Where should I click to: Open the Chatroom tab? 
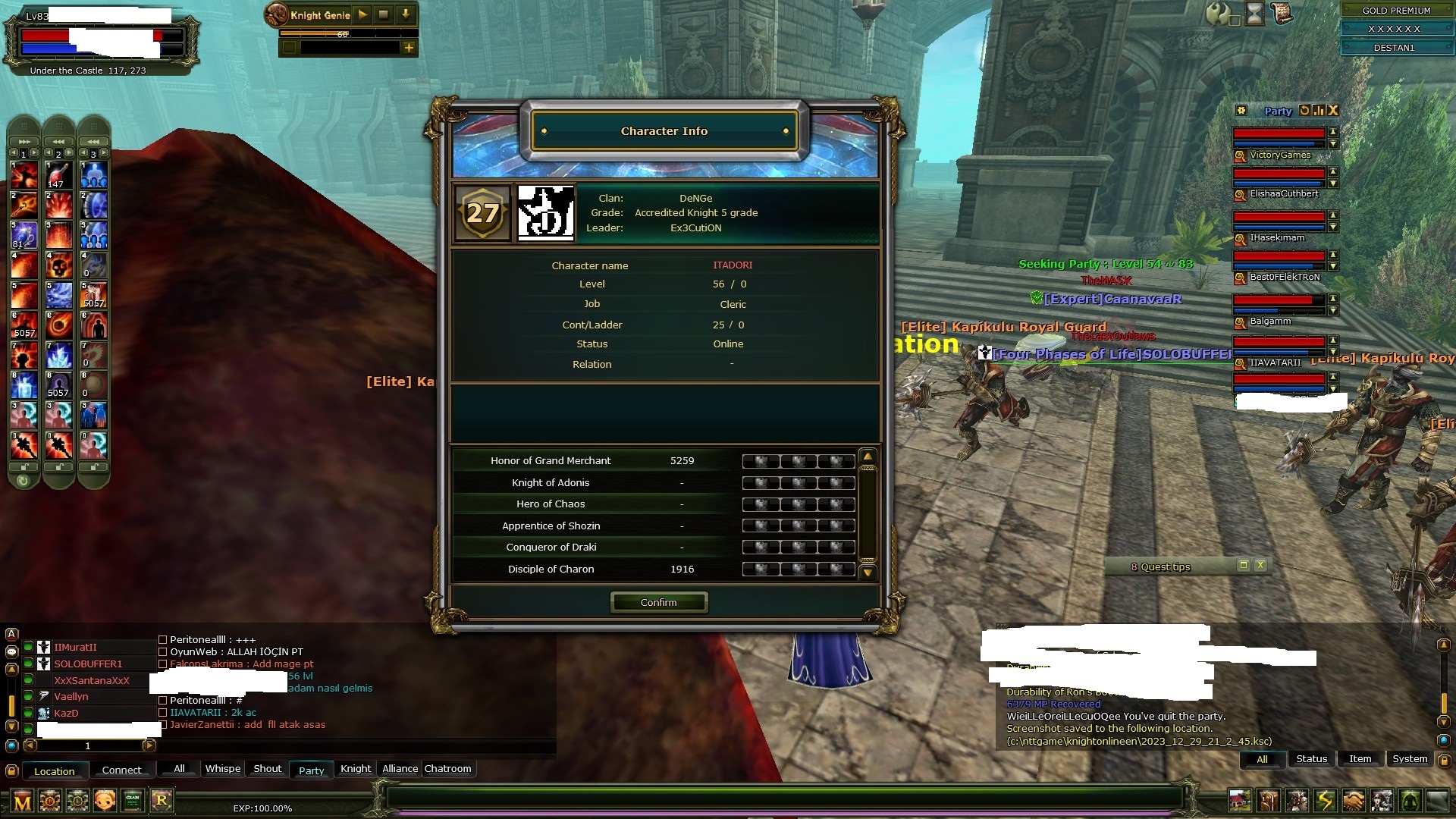447,768
